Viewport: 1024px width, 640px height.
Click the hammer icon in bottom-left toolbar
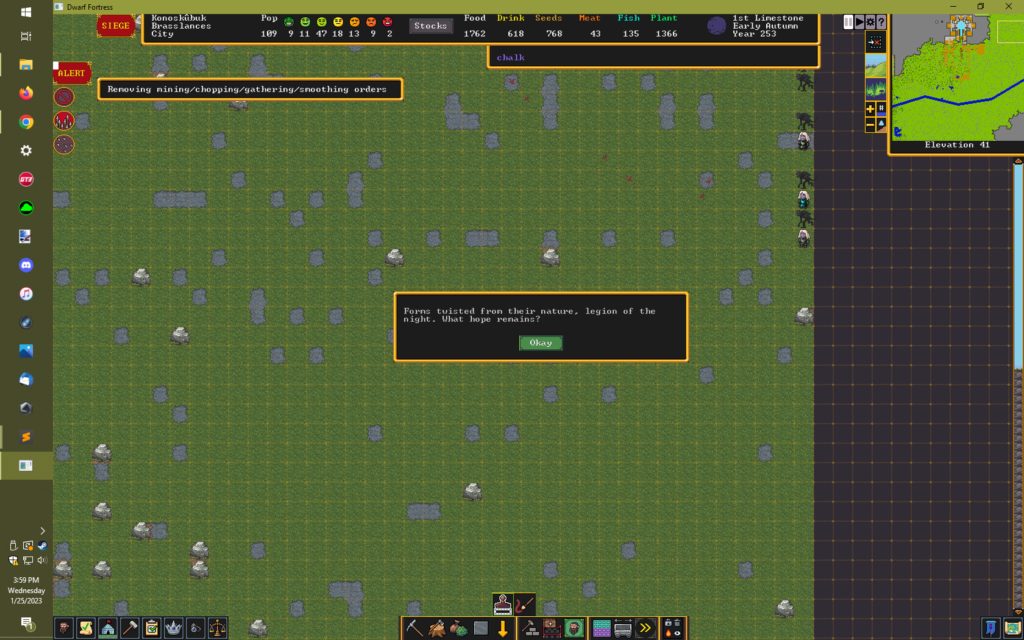click(x=129, y=628)
